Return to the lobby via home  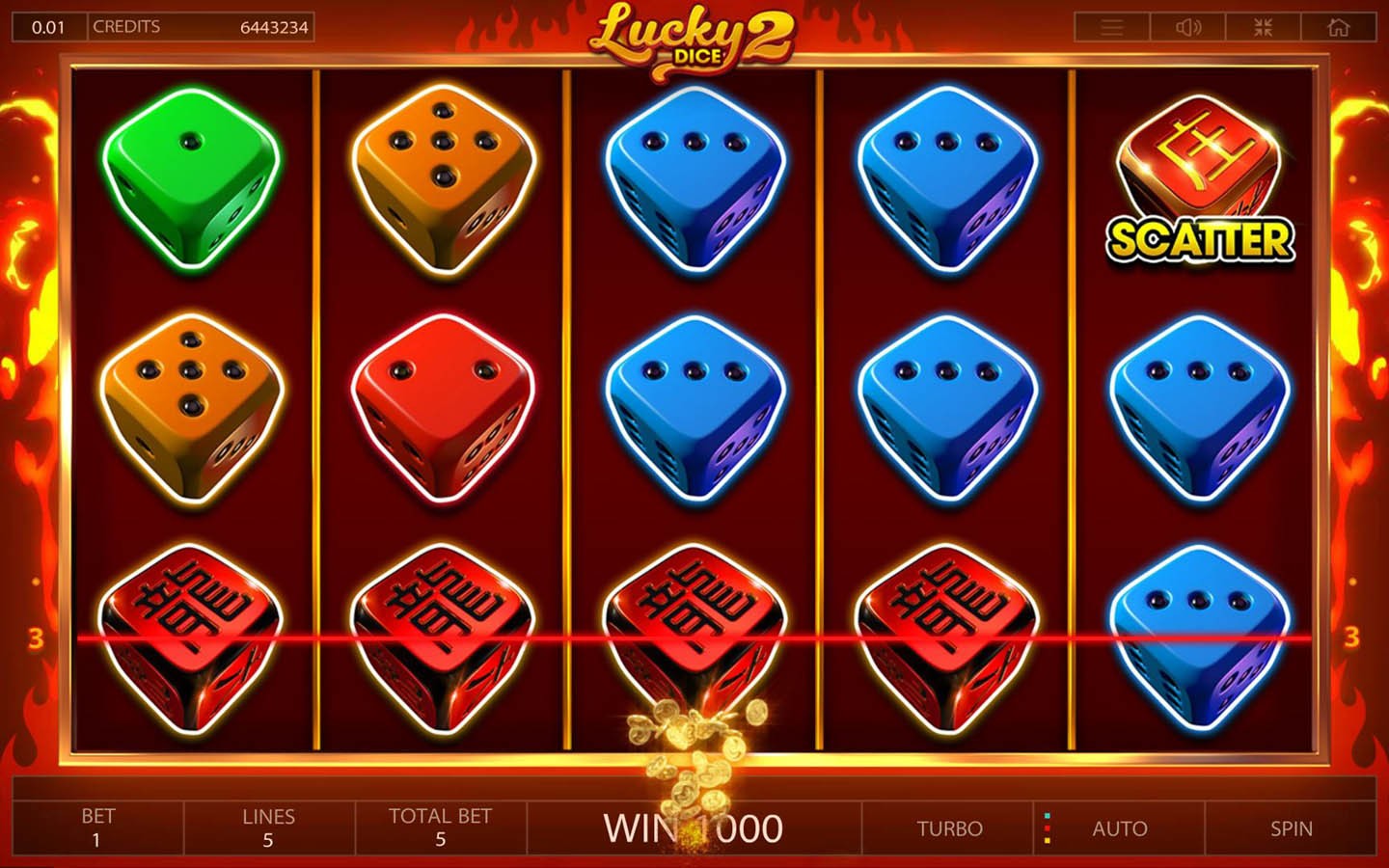(x=1338, y=27)
